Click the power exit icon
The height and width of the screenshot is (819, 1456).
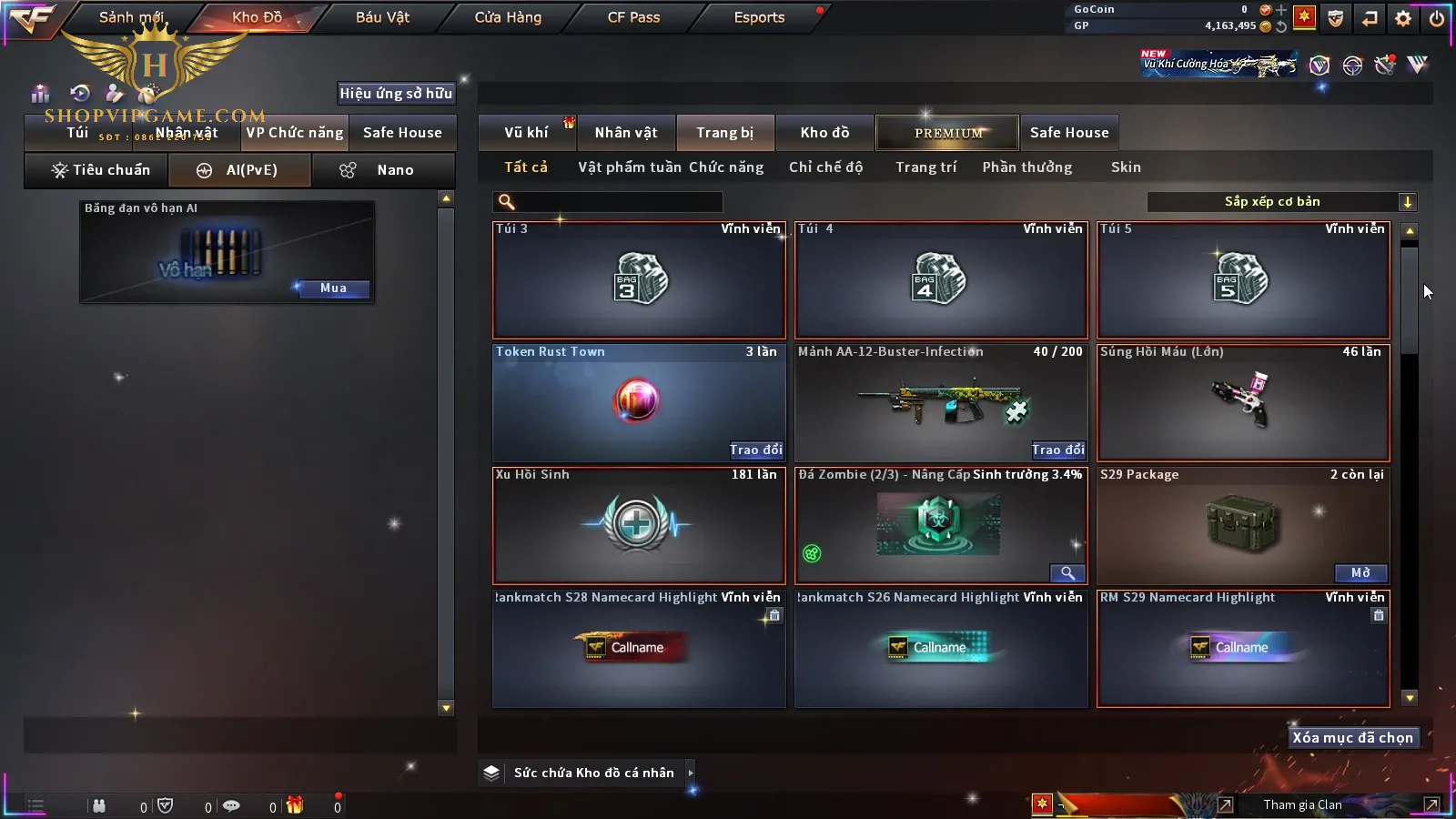coord(1437,18)
